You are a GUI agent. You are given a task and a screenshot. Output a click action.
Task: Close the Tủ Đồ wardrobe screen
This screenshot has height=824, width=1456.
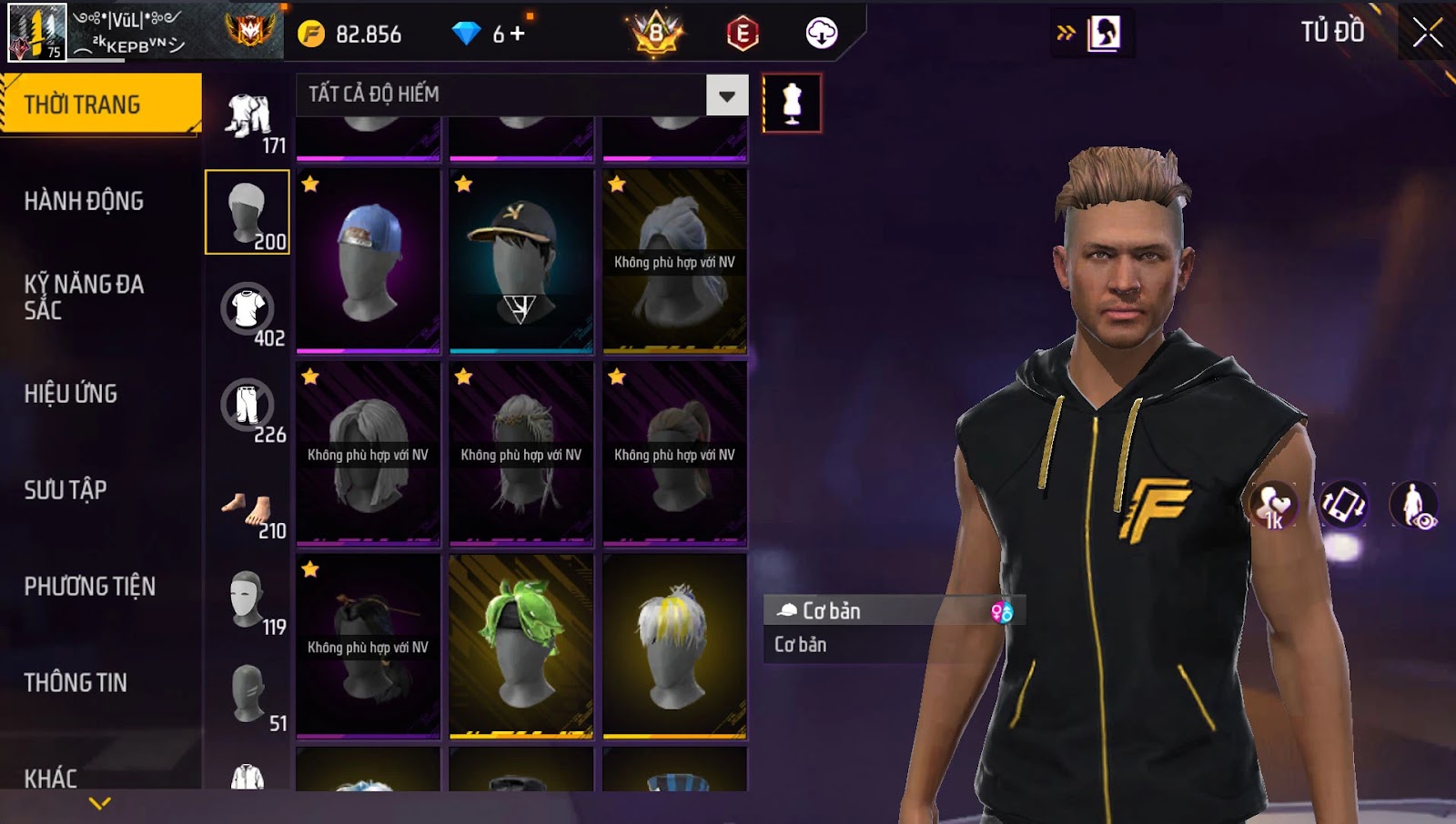(1427, 33)
